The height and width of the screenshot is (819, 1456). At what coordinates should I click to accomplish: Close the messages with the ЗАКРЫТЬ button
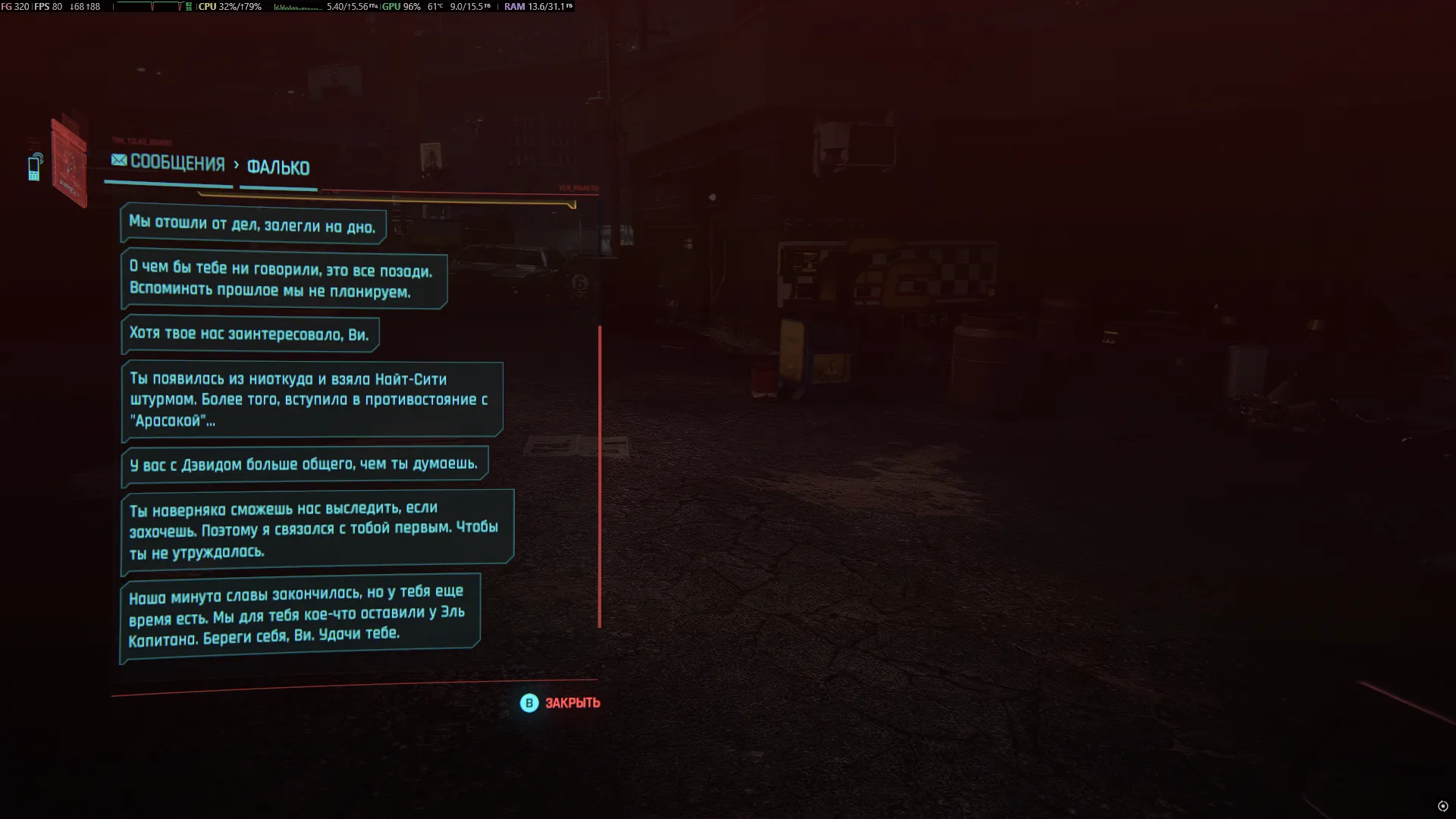coord(561,703)
